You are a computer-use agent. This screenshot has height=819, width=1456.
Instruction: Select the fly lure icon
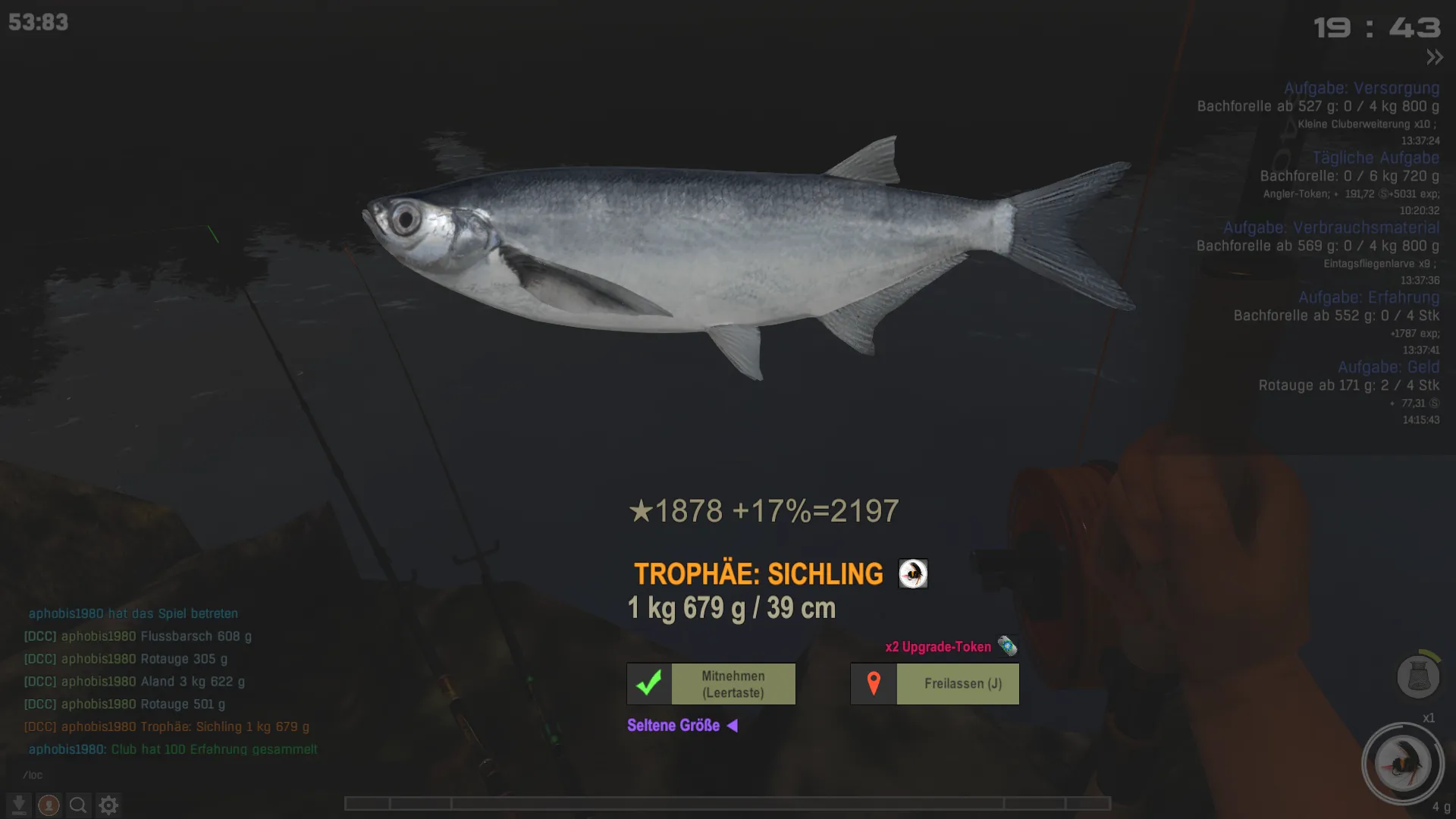[x=1402, y=764]
